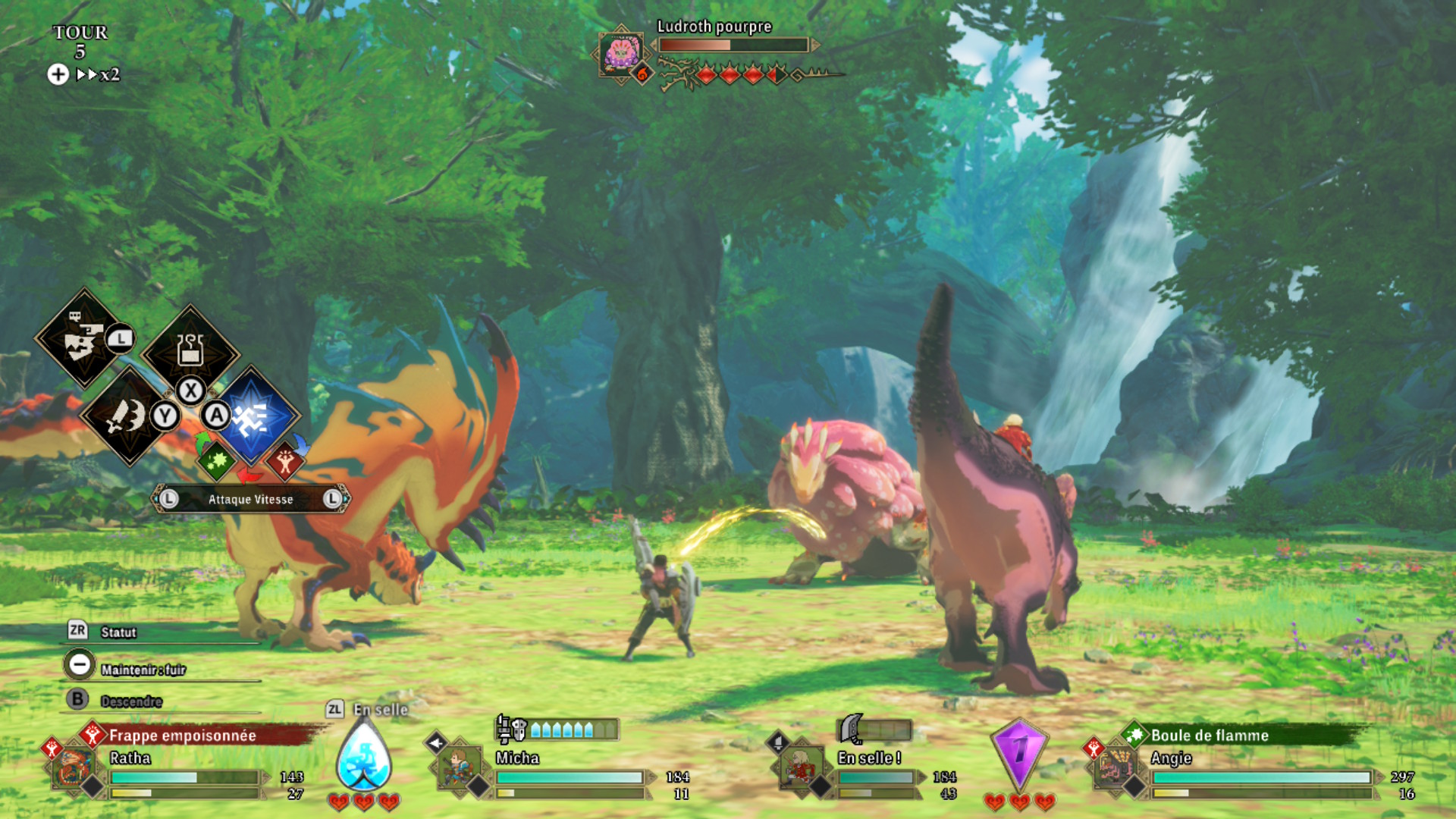The image size is (1456, 819).
Task: Open the Items command with bottle icon
Action: [x=190, y=351]
